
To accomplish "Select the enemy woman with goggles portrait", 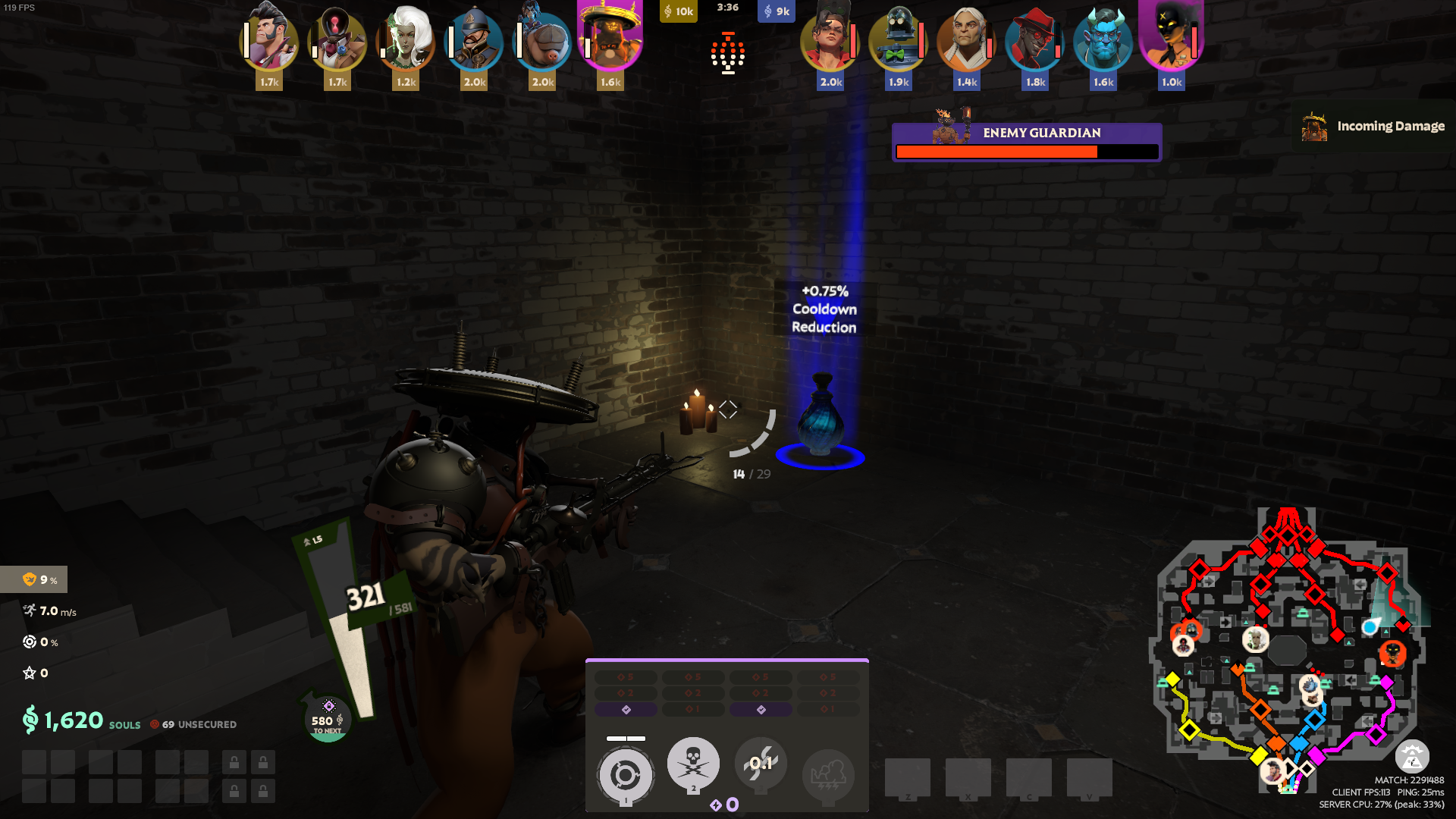I will click(x=830, y=39).
